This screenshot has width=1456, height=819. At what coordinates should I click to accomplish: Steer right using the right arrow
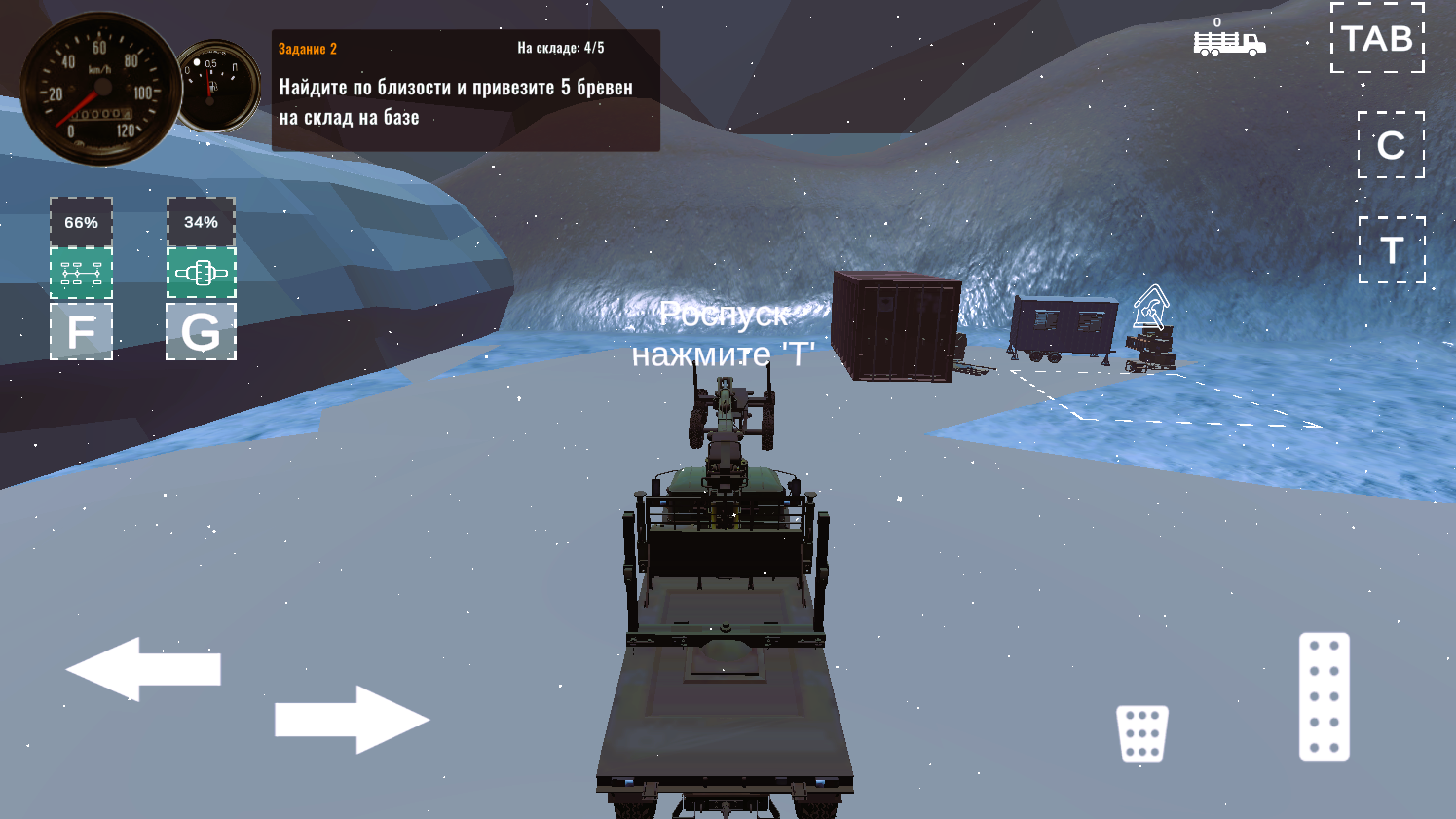tap(354, 719)
